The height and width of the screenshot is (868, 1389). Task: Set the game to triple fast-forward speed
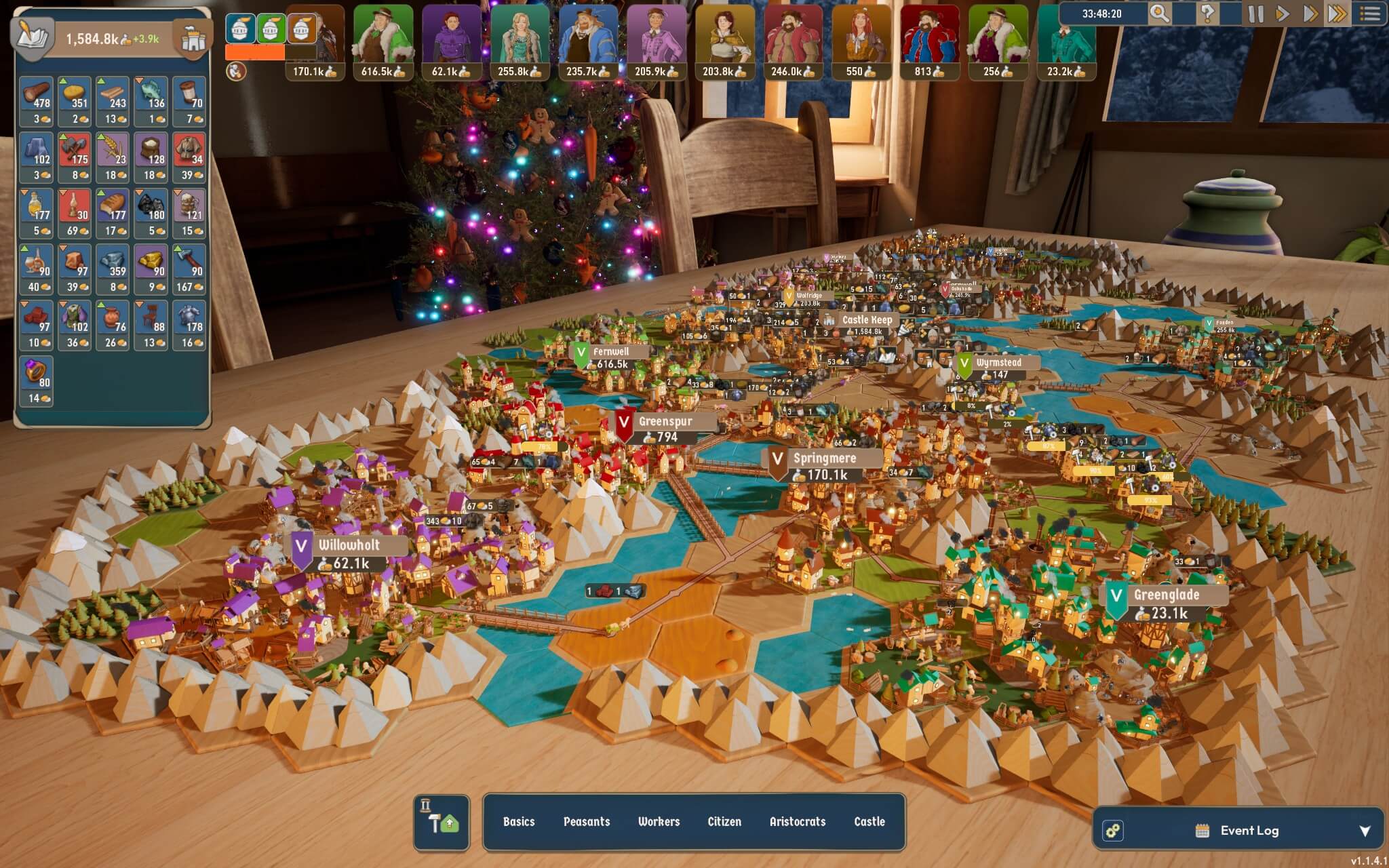pos(1337,14)
